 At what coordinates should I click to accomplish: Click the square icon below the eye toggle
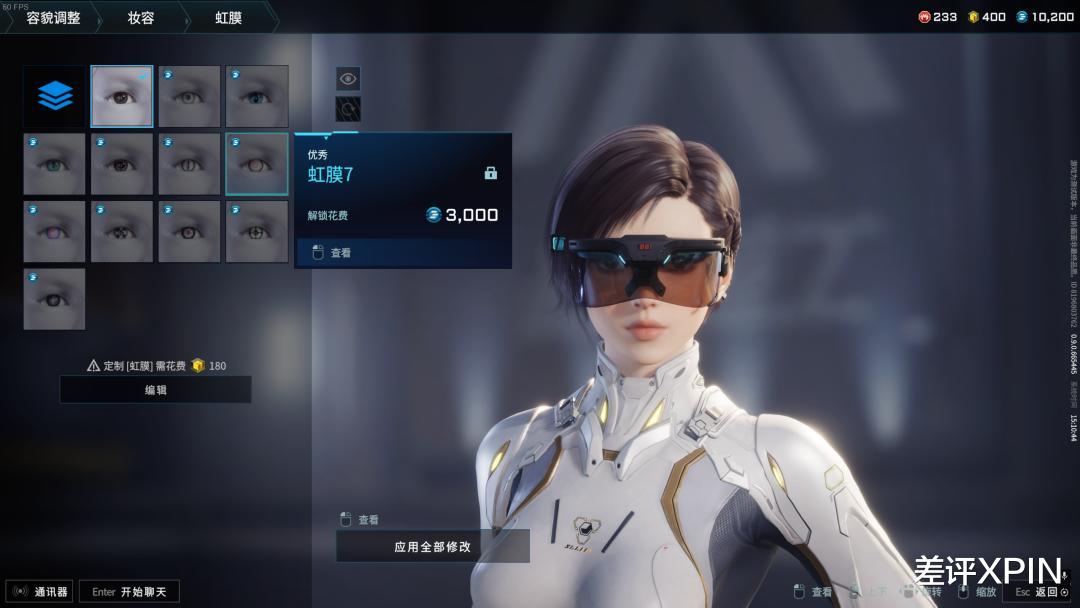point(348,109)
